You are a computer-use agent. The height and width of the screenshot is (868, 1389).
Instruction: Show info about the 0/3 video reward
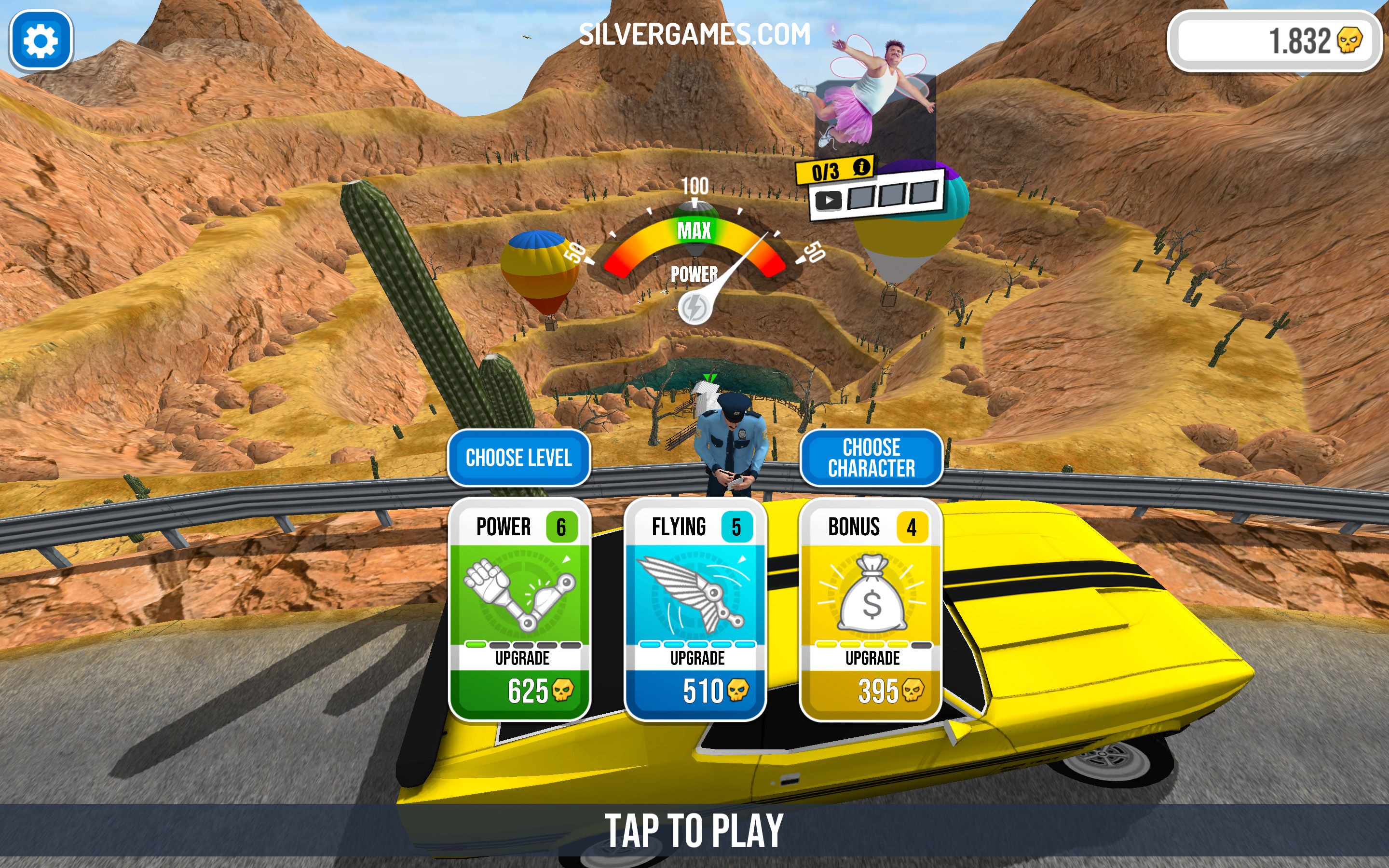click(x=861, y=168)
